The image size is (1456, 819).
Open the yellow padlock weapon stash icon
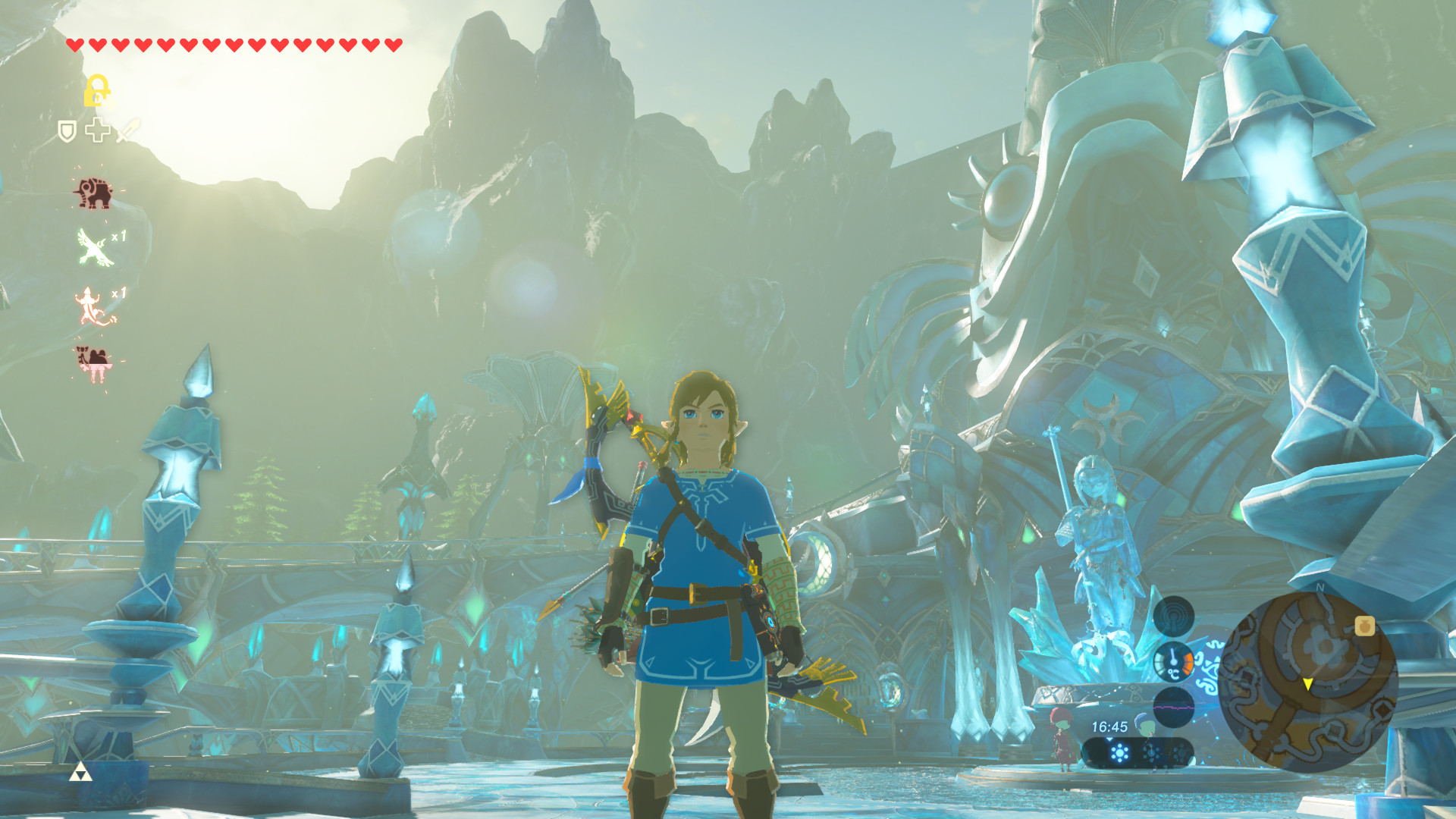pos(99,89)
